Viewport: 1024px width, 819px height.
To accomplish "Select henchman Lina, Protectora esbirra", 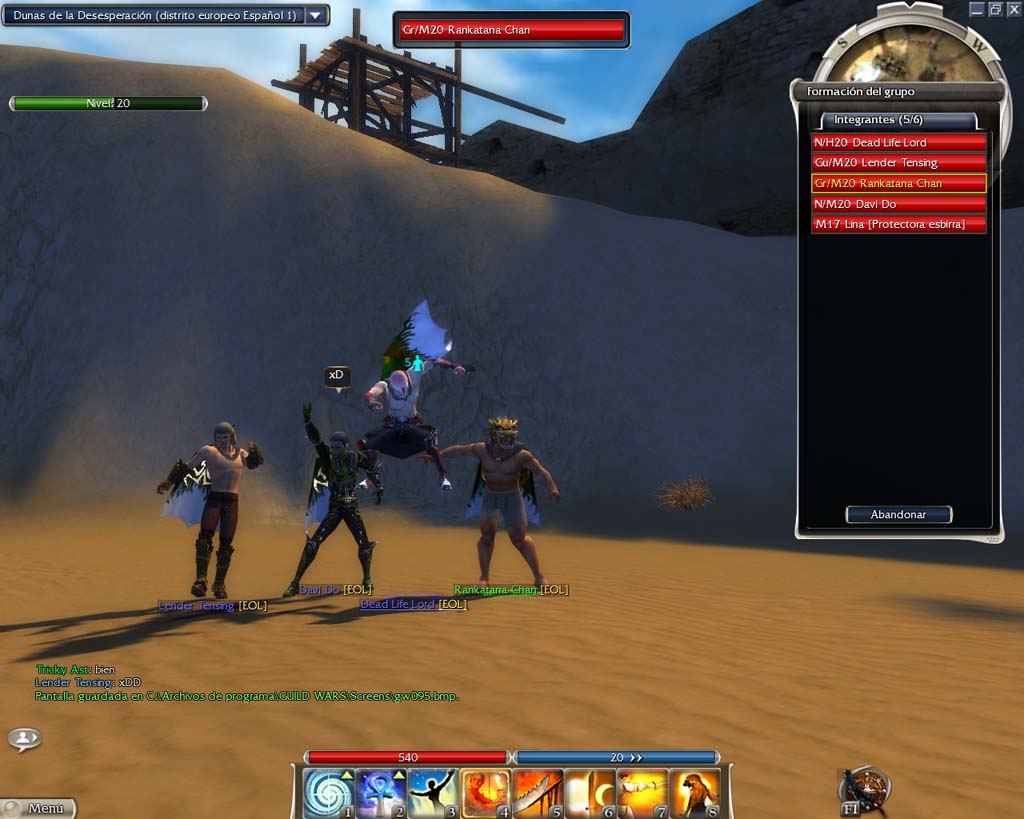I will tap(898, 224).
